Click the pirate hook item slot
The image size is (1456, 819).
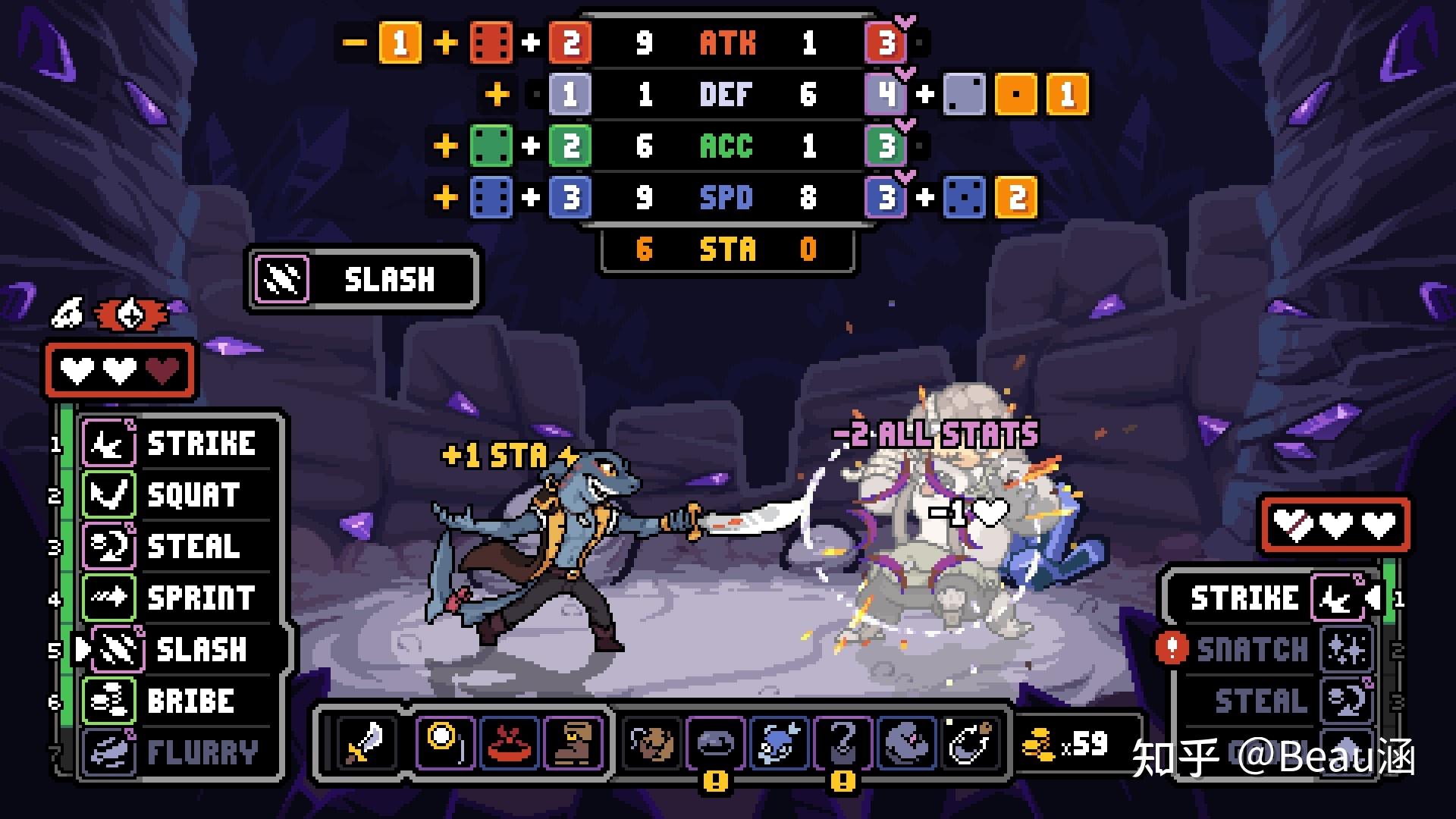[x=843, y=741]
